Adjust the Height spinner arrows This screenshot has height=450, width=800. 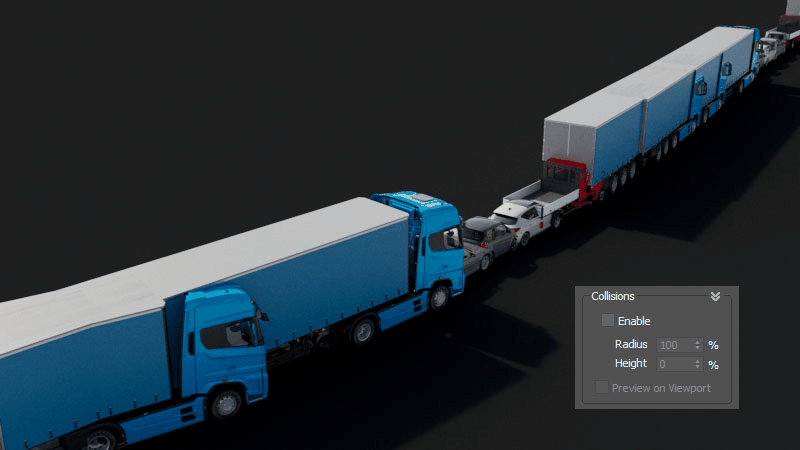698,364
